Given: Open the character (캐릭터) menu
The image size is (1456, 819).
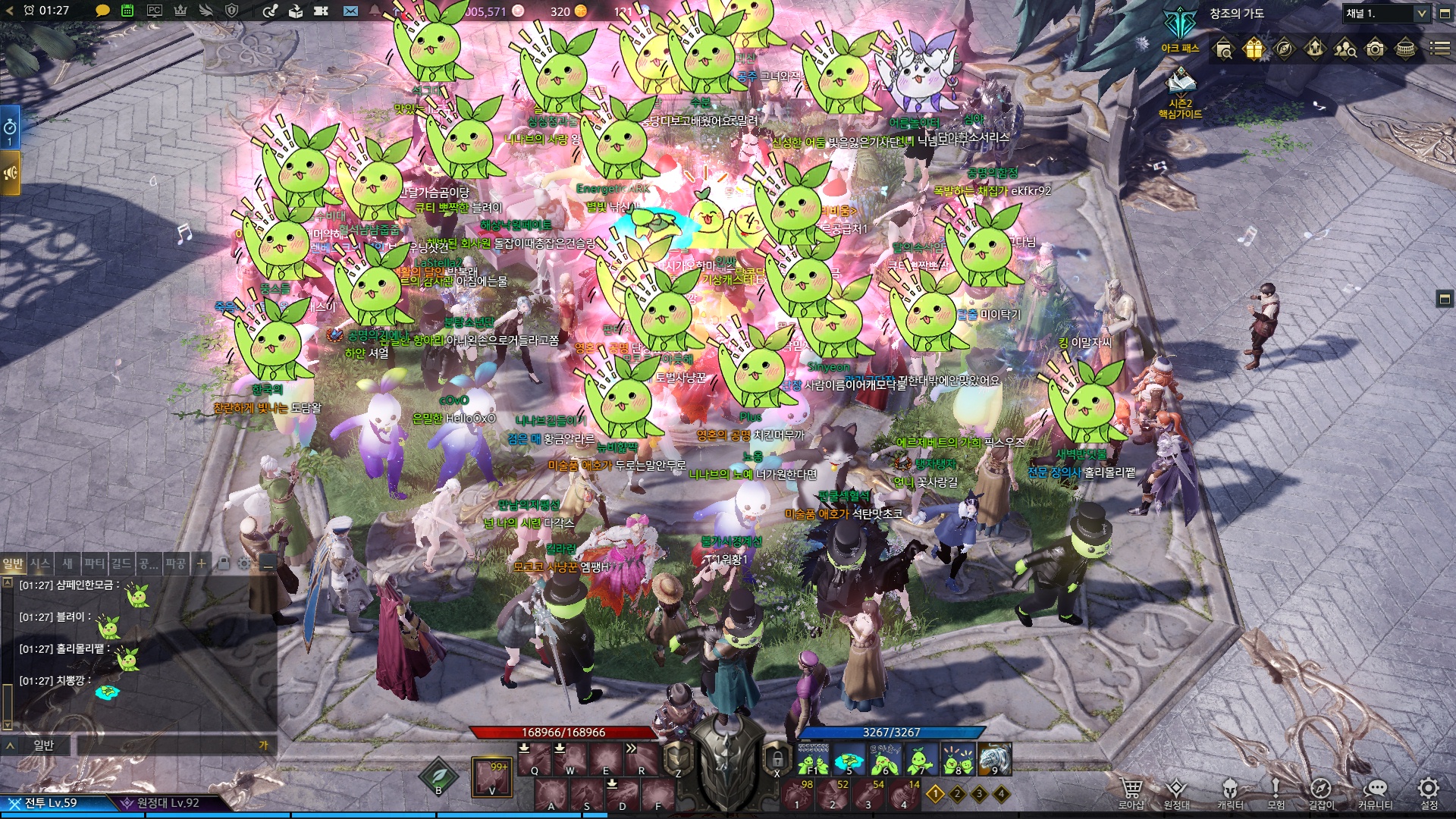Looking at the screenshot, I should [x=1229, y=791].
